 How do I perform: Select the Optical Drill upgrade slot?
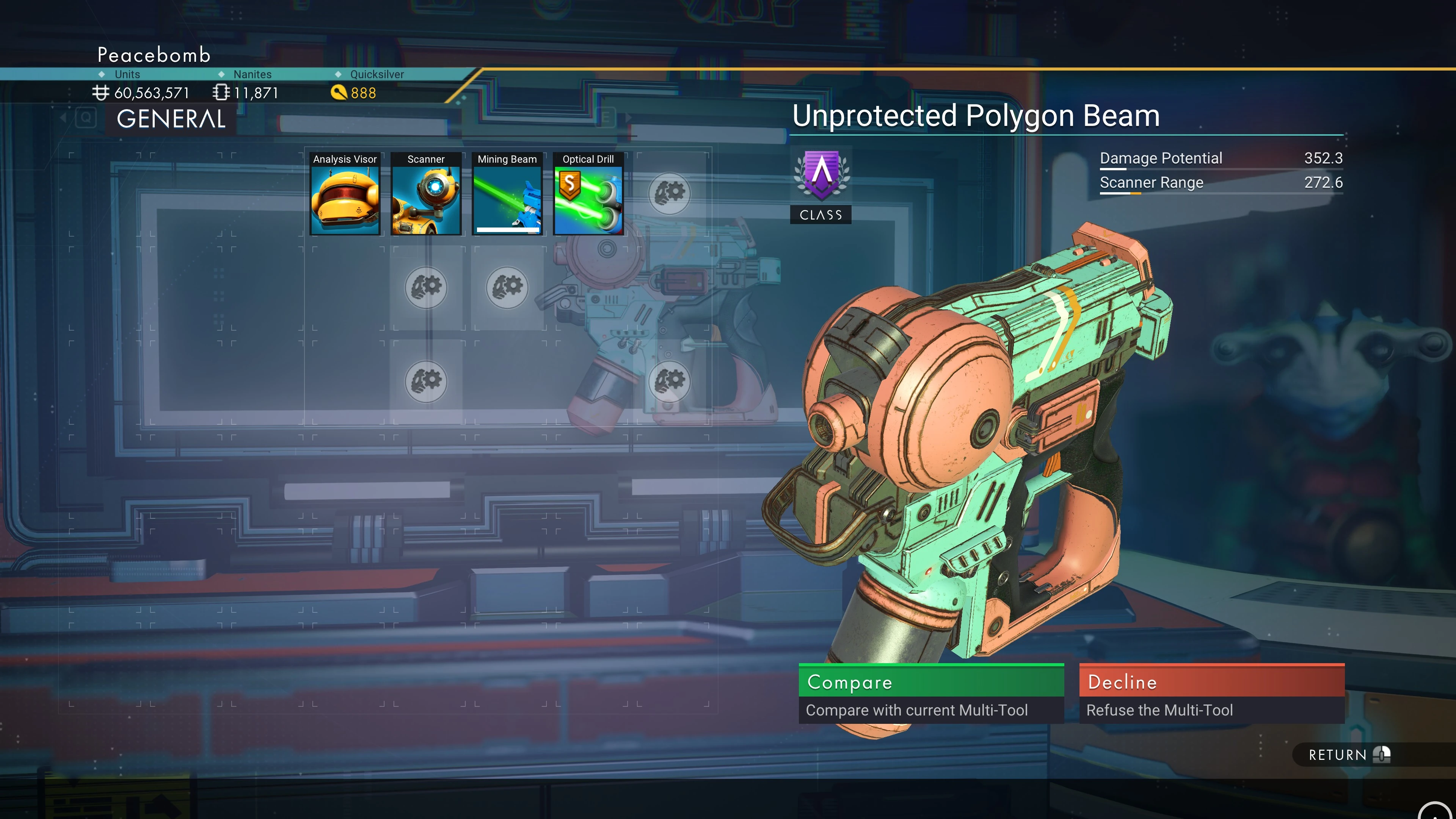pyautogui.click(x=588, y=194)
